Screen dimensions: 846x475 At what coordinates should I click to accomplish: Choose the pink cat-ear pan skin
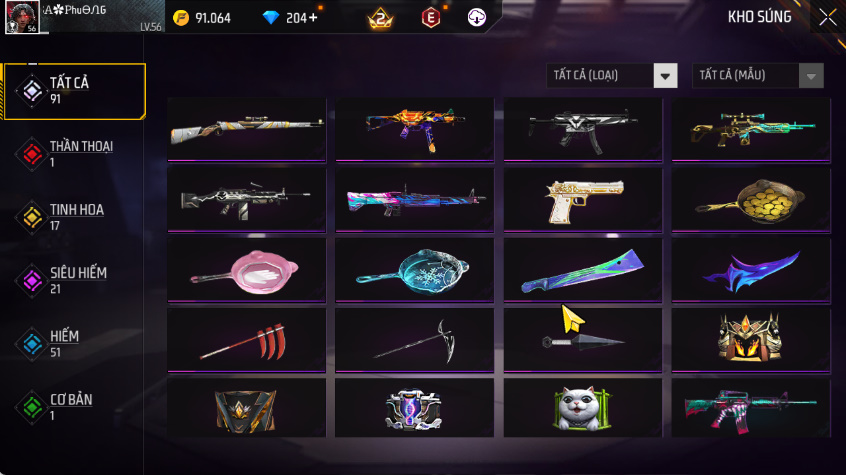[246, 269]
